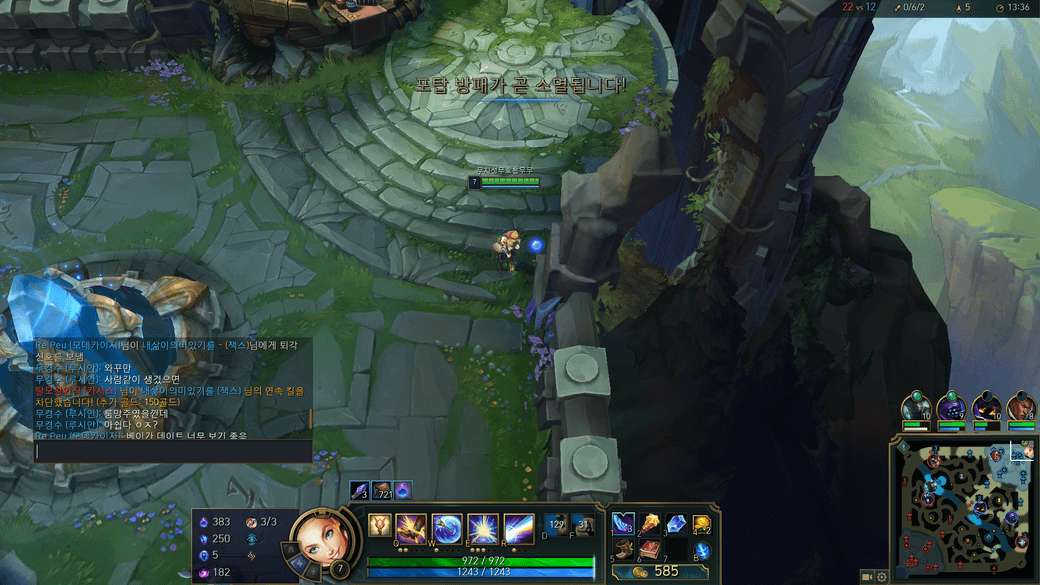Cast Light Binding on the Q slot

(411, 527)
